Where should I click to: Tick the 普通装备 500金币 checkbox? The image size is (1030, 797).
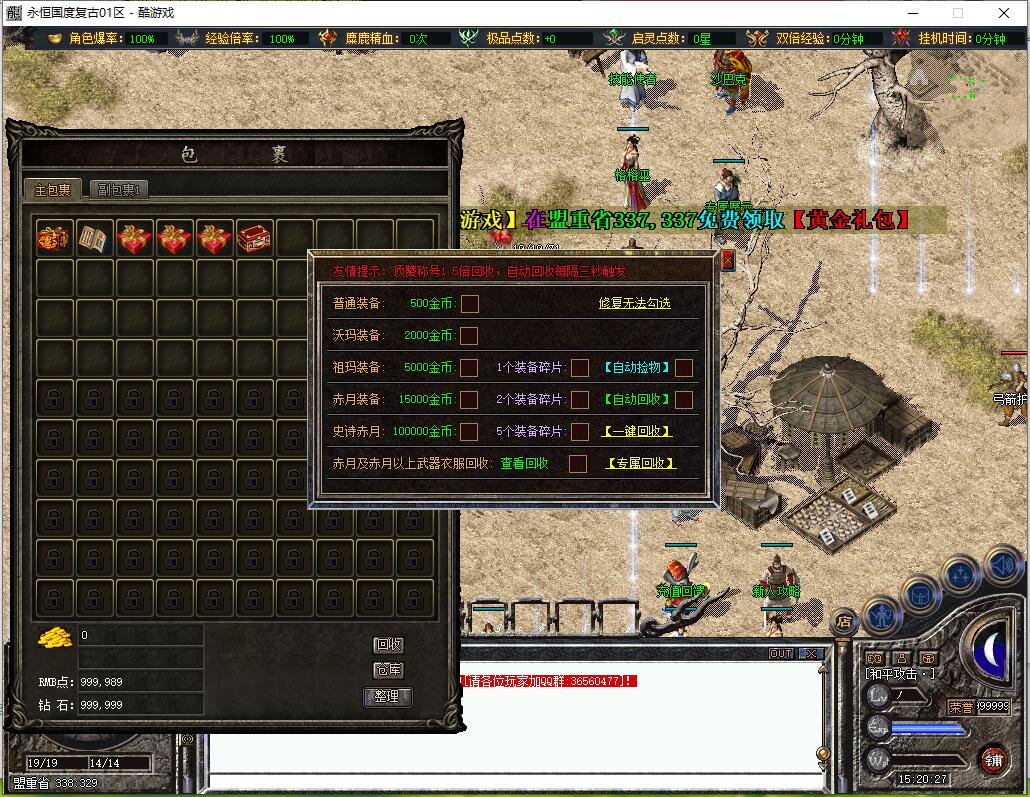point(469,303)
